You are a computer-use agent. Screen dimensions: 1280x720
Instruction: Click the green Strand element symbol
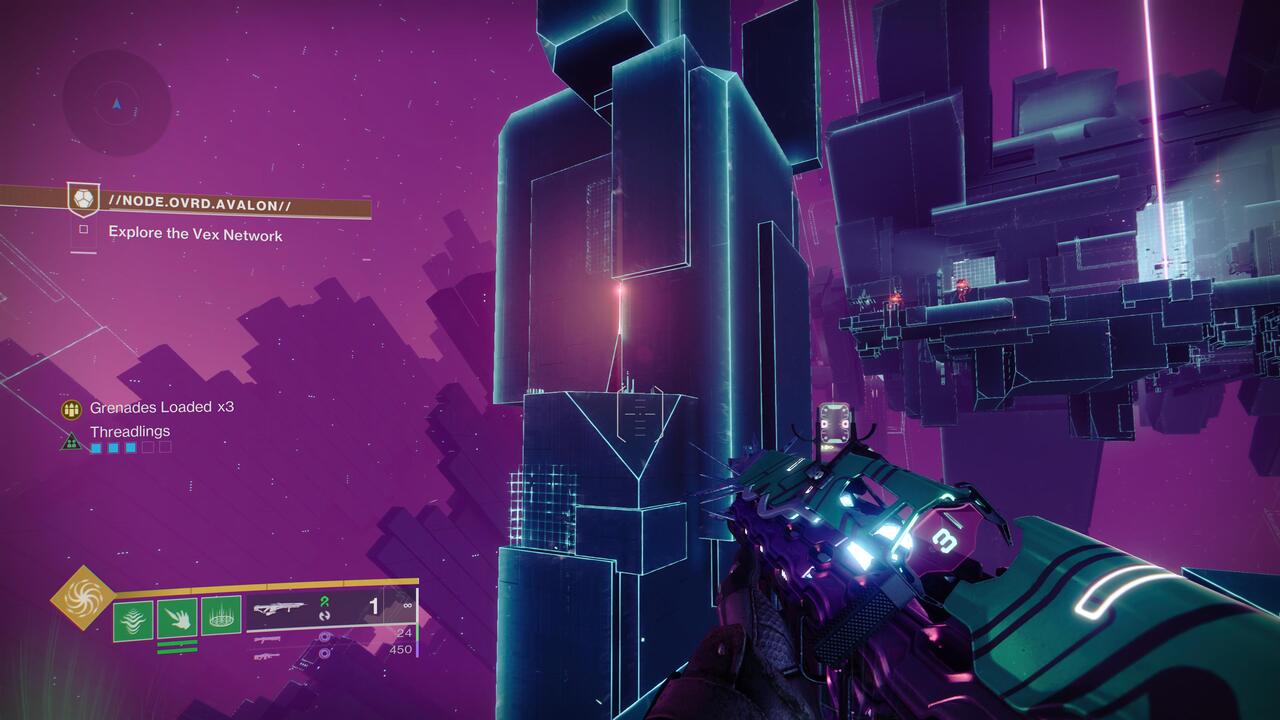pyautogui.click(x=323, y=600)
